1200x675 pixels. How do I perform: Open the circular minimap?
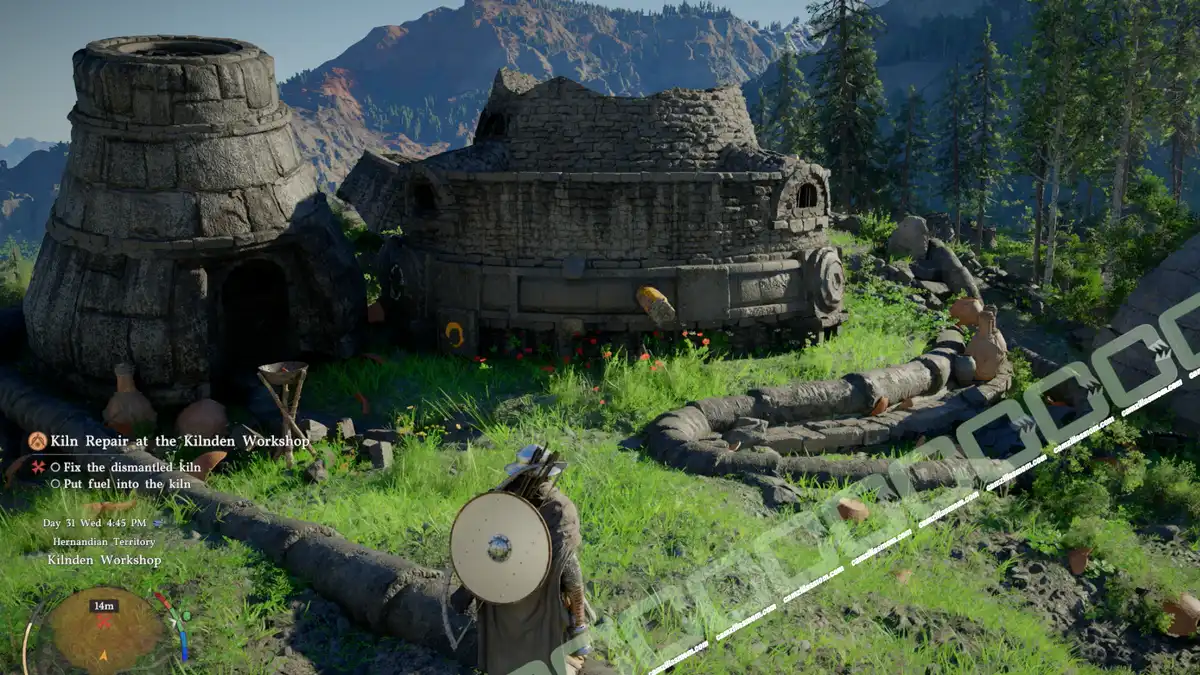[x=104, y=632]
